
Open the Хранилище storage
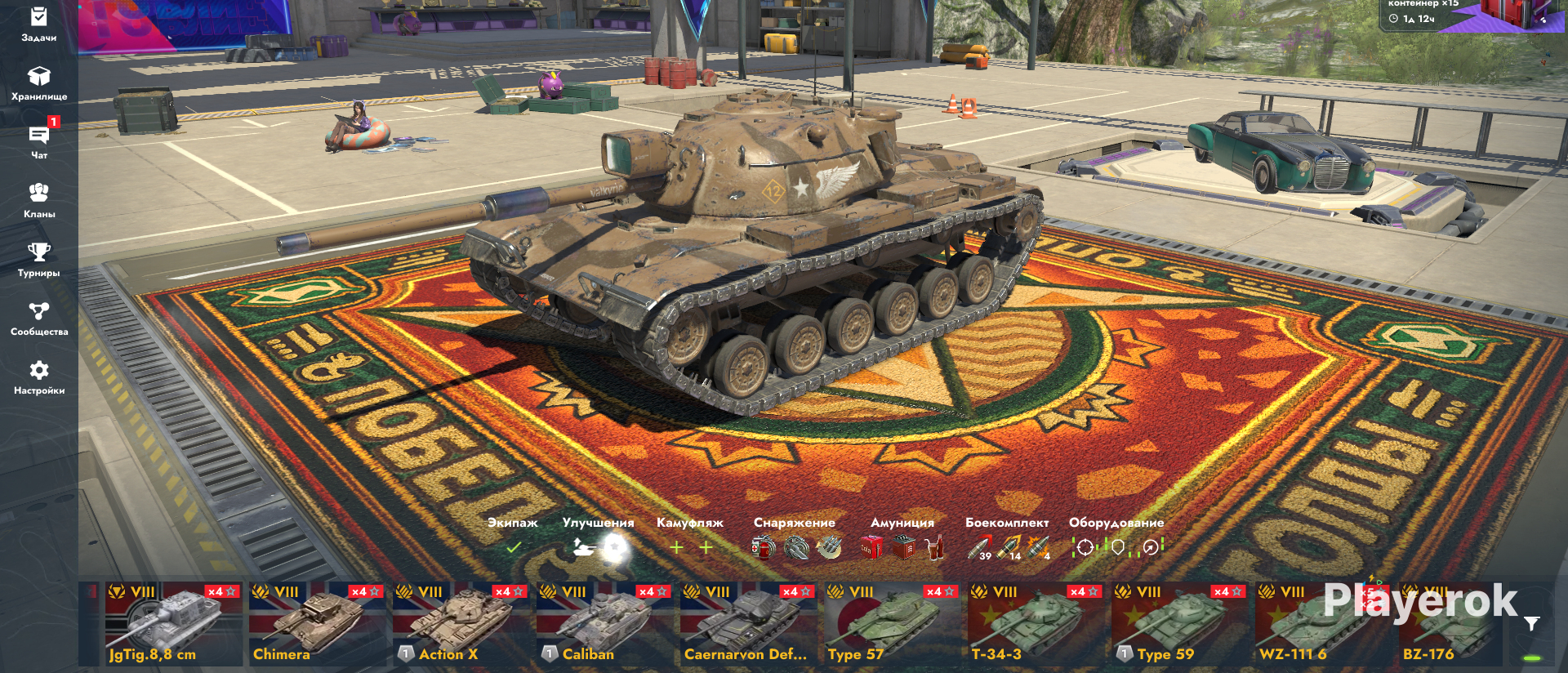38,83
